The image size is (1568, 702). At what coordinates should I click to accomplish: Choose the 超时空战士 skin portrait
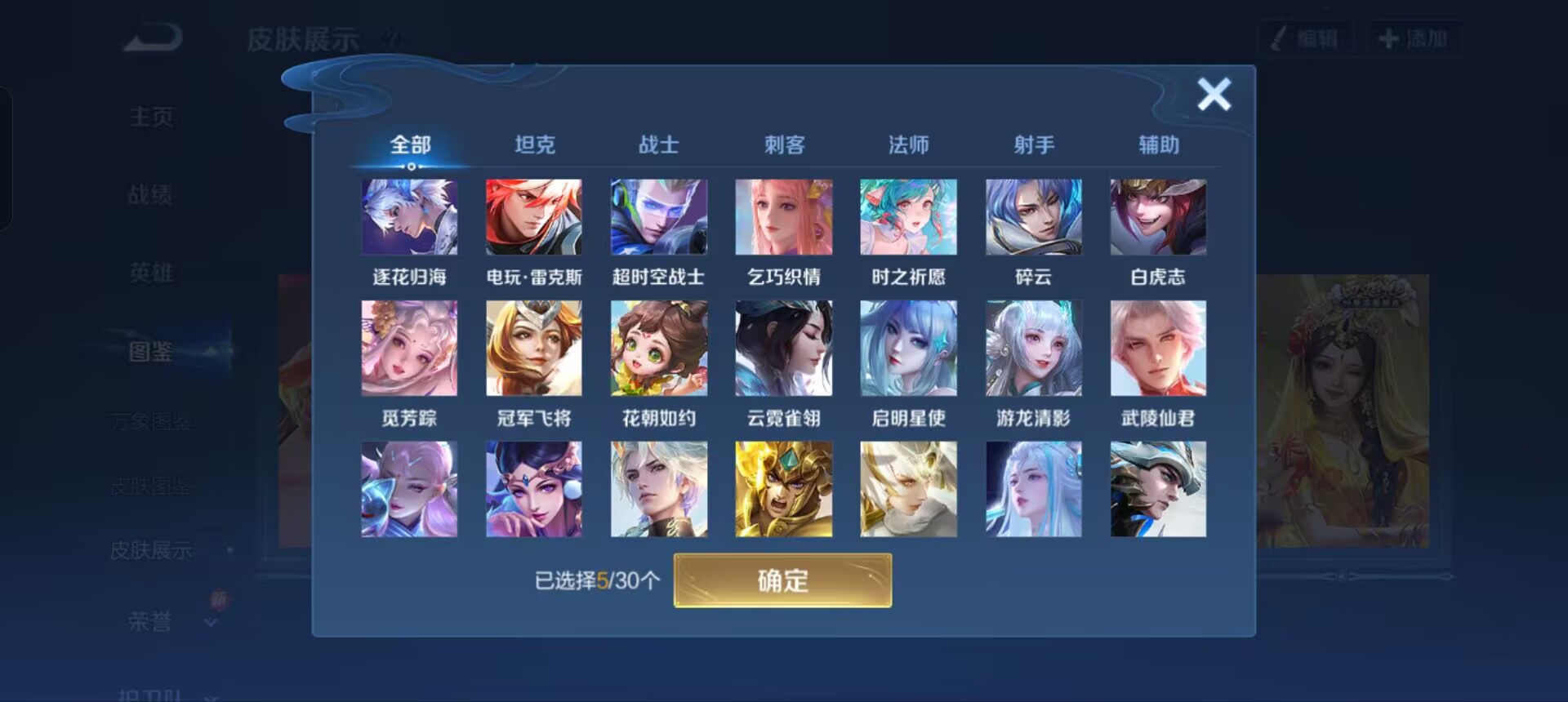click(x=659, y=216)
